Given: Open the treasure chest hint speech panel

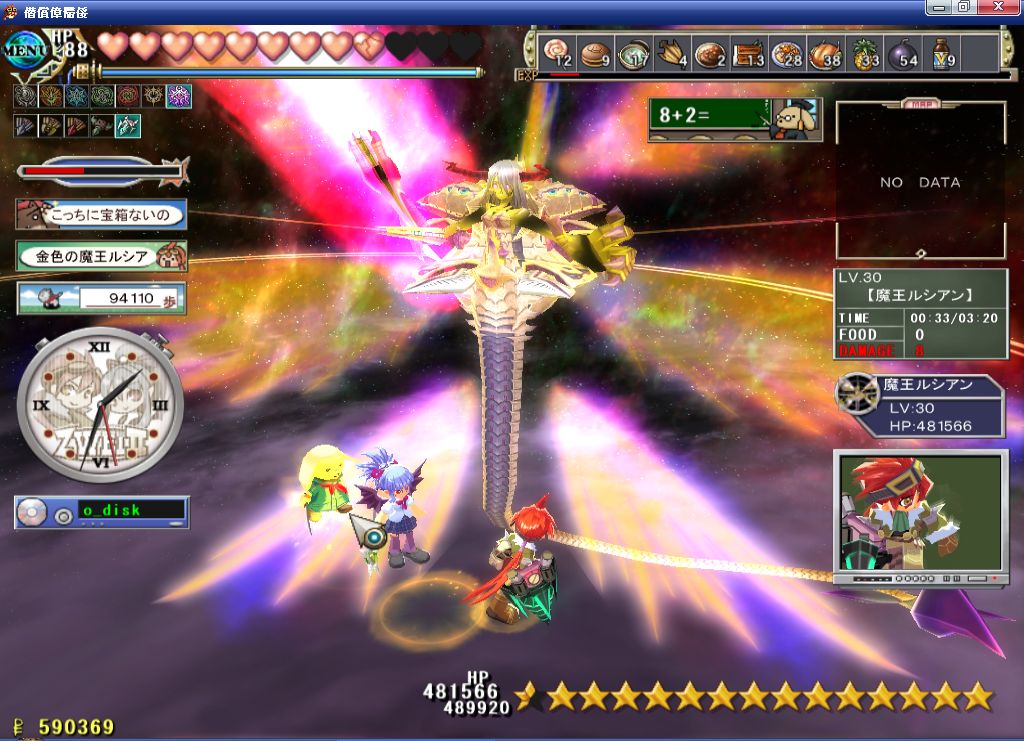Looking at the screenshot, I should tap(101, 213).
